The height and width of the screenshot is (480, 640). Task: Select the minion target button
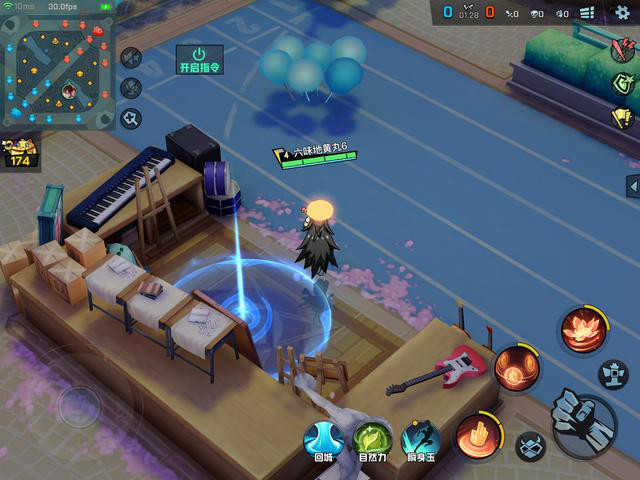click(x=530, y=446)
